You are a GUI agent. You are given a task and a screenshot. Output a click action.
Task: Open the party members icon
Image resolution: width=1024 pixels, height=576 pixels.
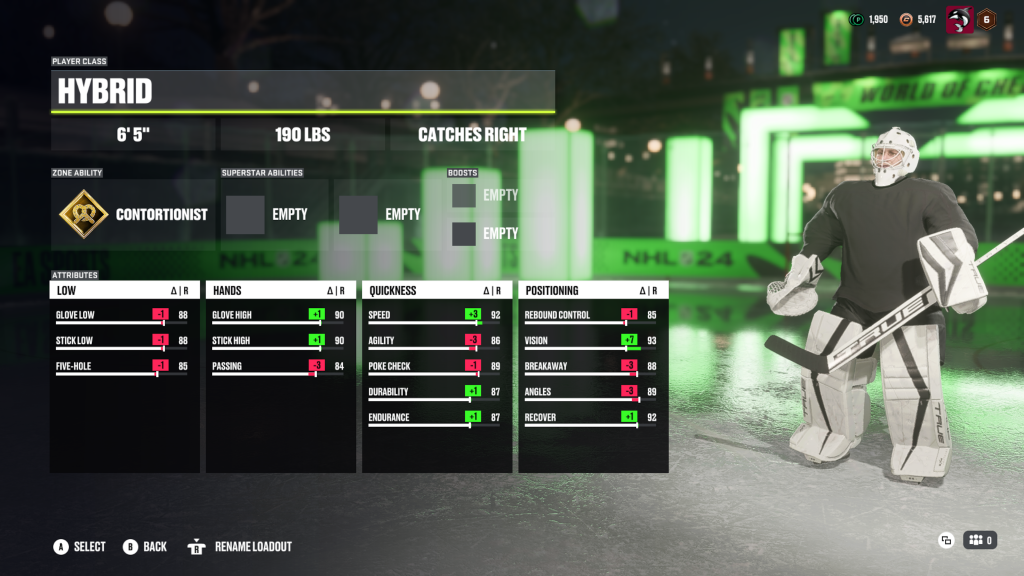pos(980,540)
